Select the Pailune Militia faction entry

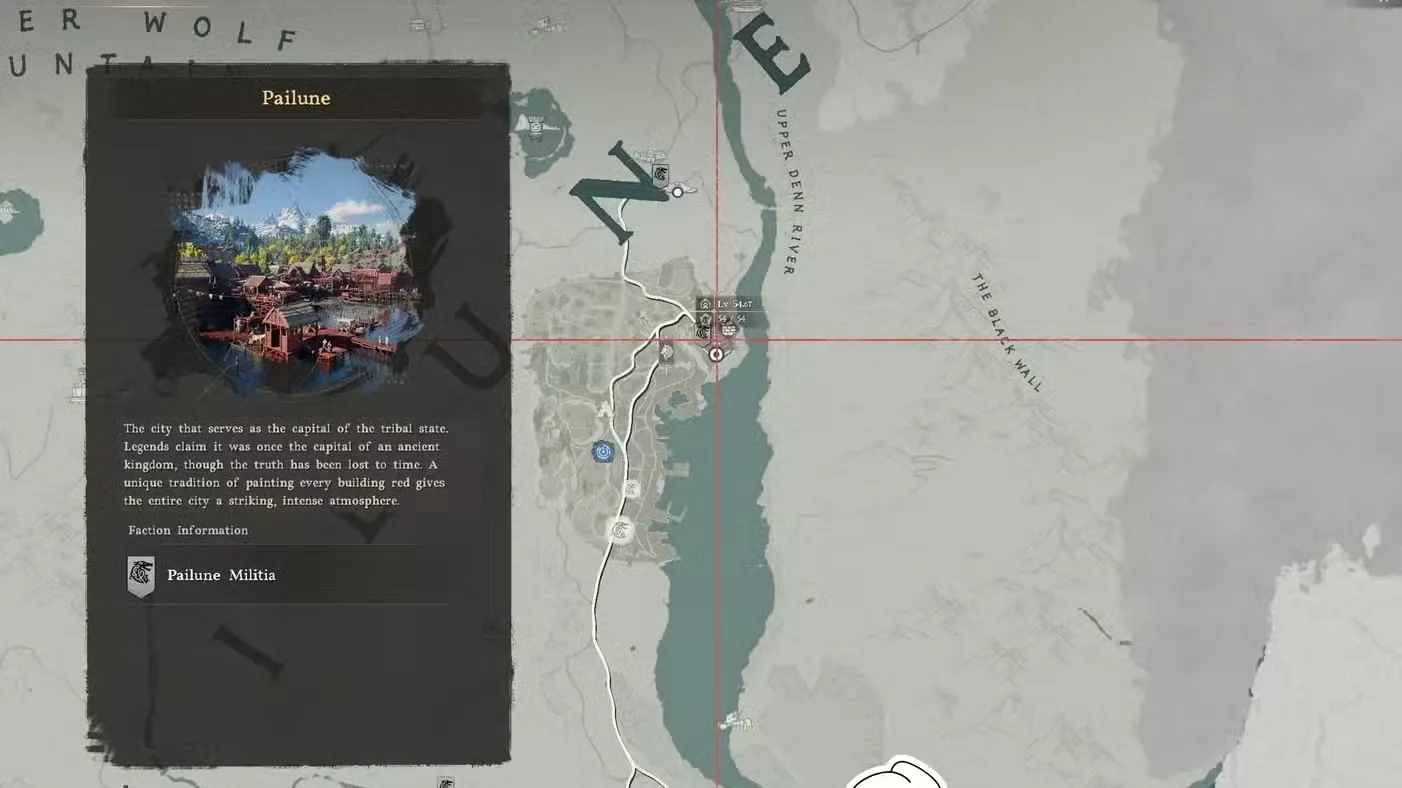coord(221,575)
